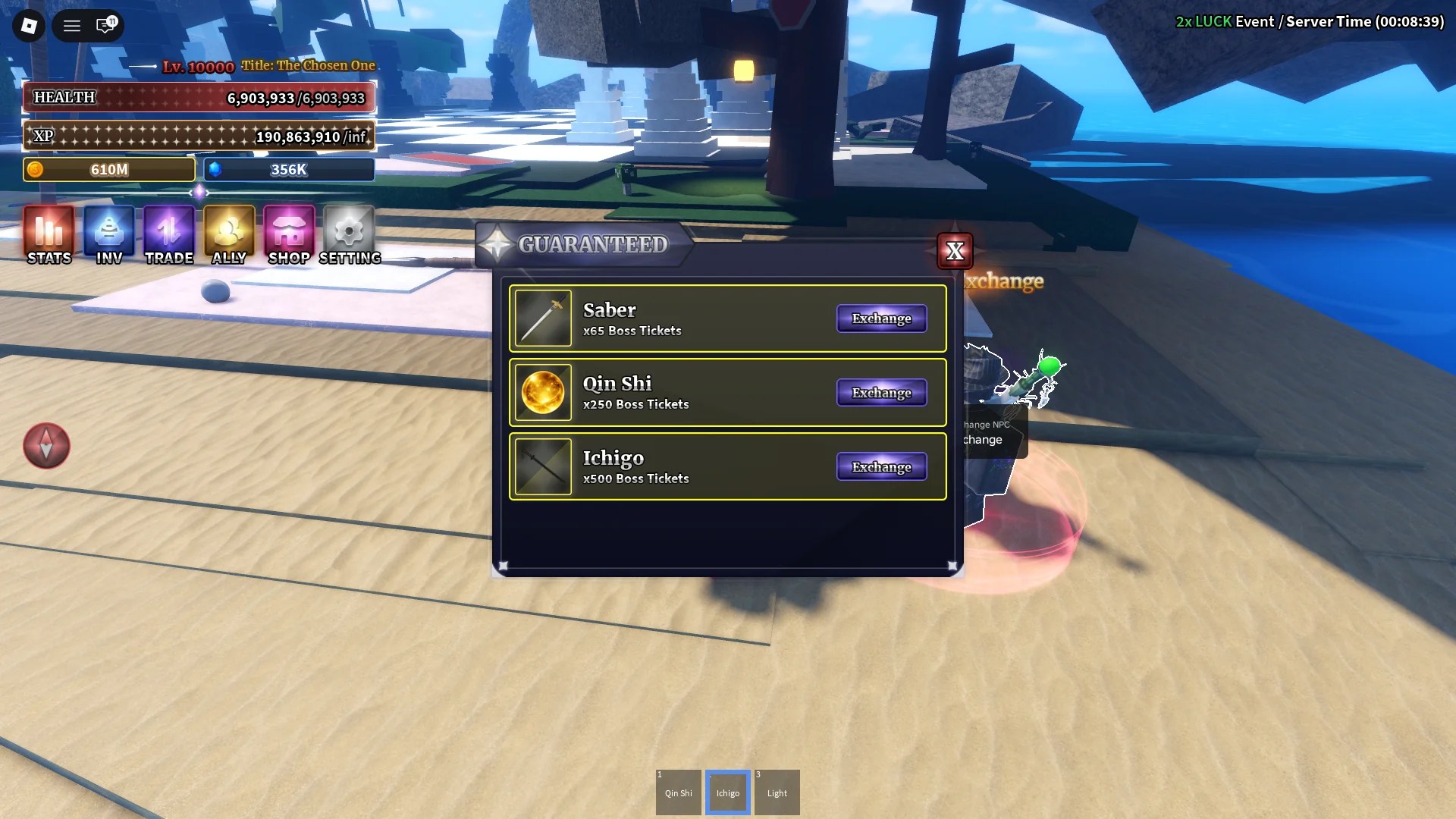The image size is (1456, 819).
Task: Click the Ichigo weapon thumbnail icon
Action: tap(543, 466)
